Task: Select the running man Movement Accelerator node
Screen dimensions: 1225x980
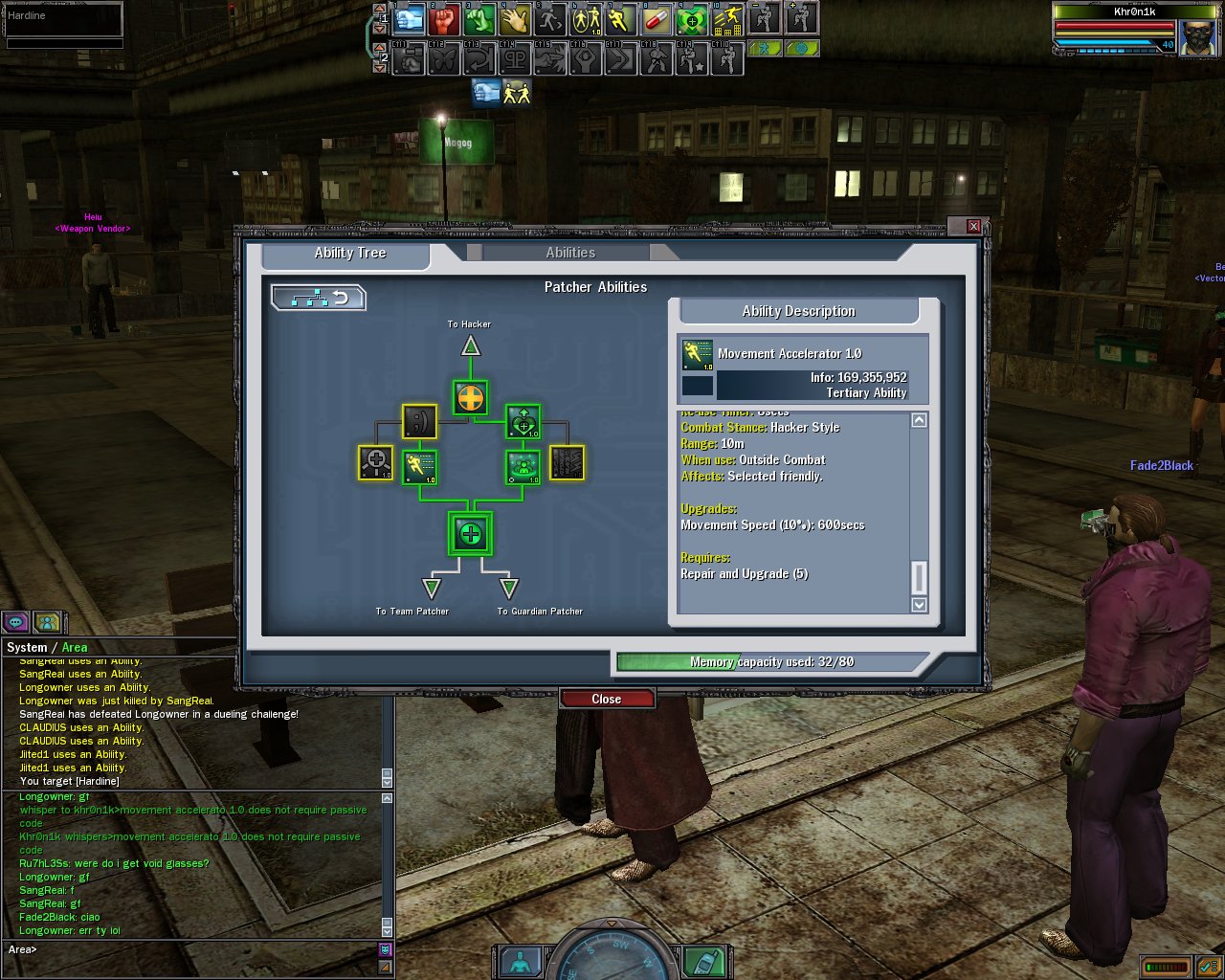Action: (x=419, y=467)
